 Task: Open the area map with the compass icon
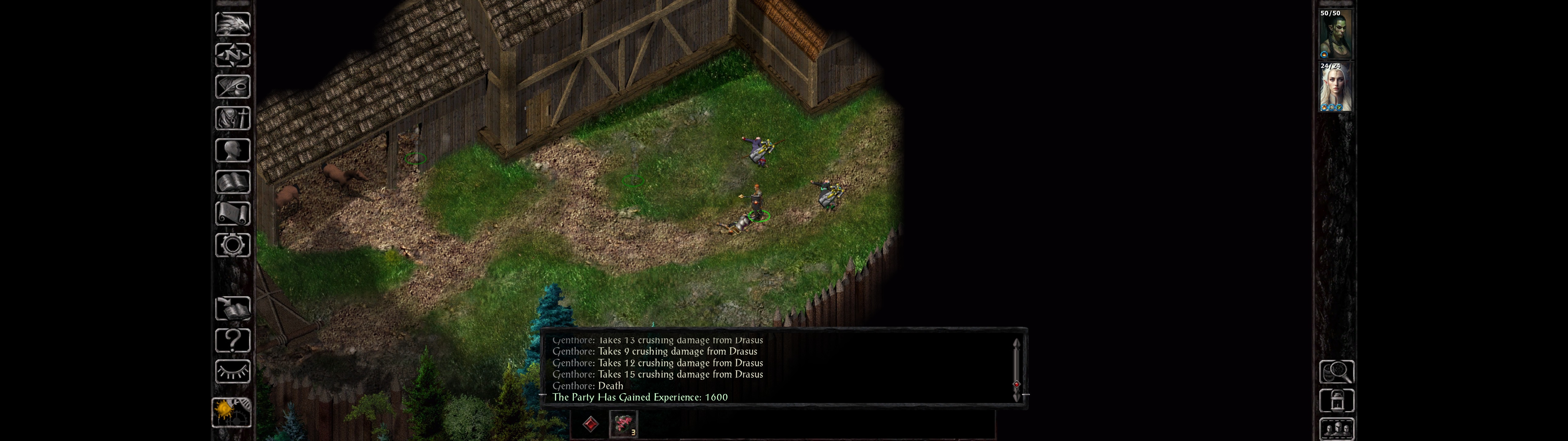[232, 55]
